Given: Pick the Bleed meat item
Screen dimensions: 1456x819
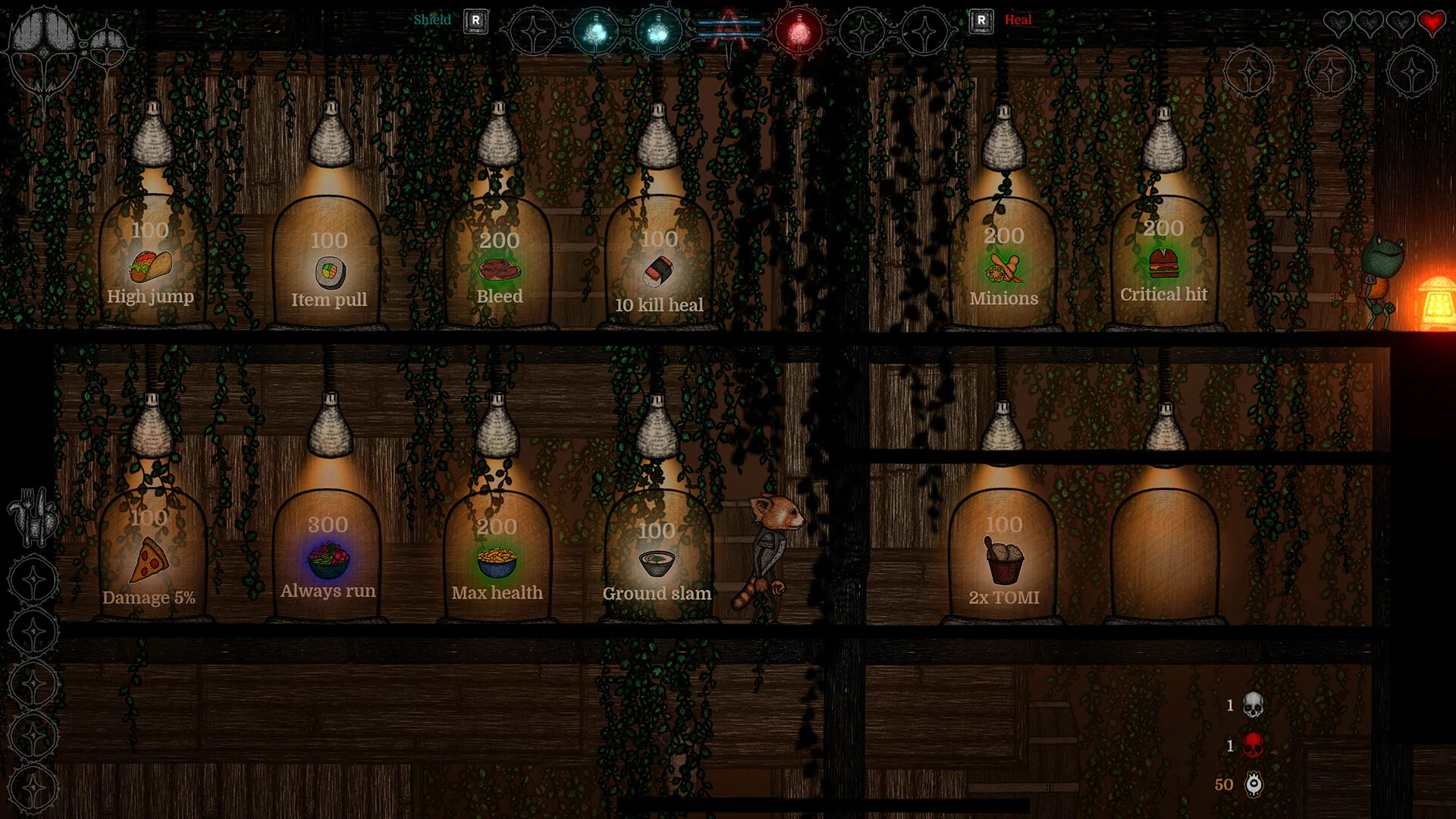Looking at the screenshot, I should tap(499, 270).
